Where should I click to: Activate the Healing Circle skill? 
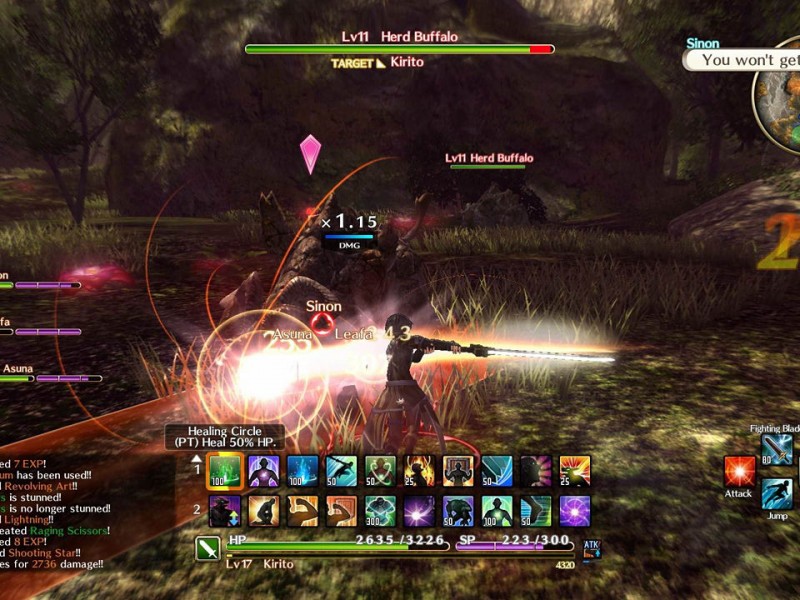(225, 471)
